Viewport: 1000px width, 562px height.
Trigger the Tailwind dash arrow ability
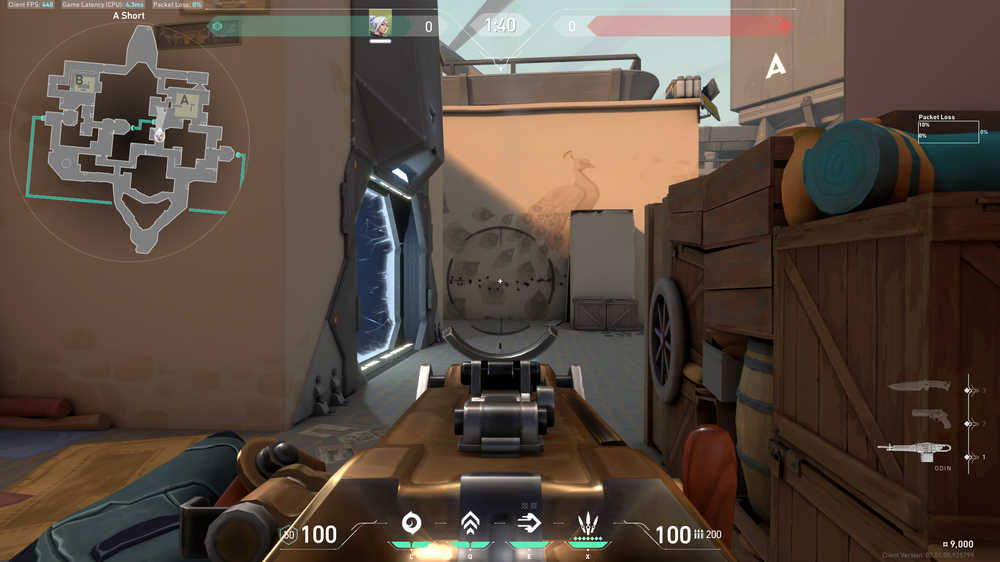(528, 523)
